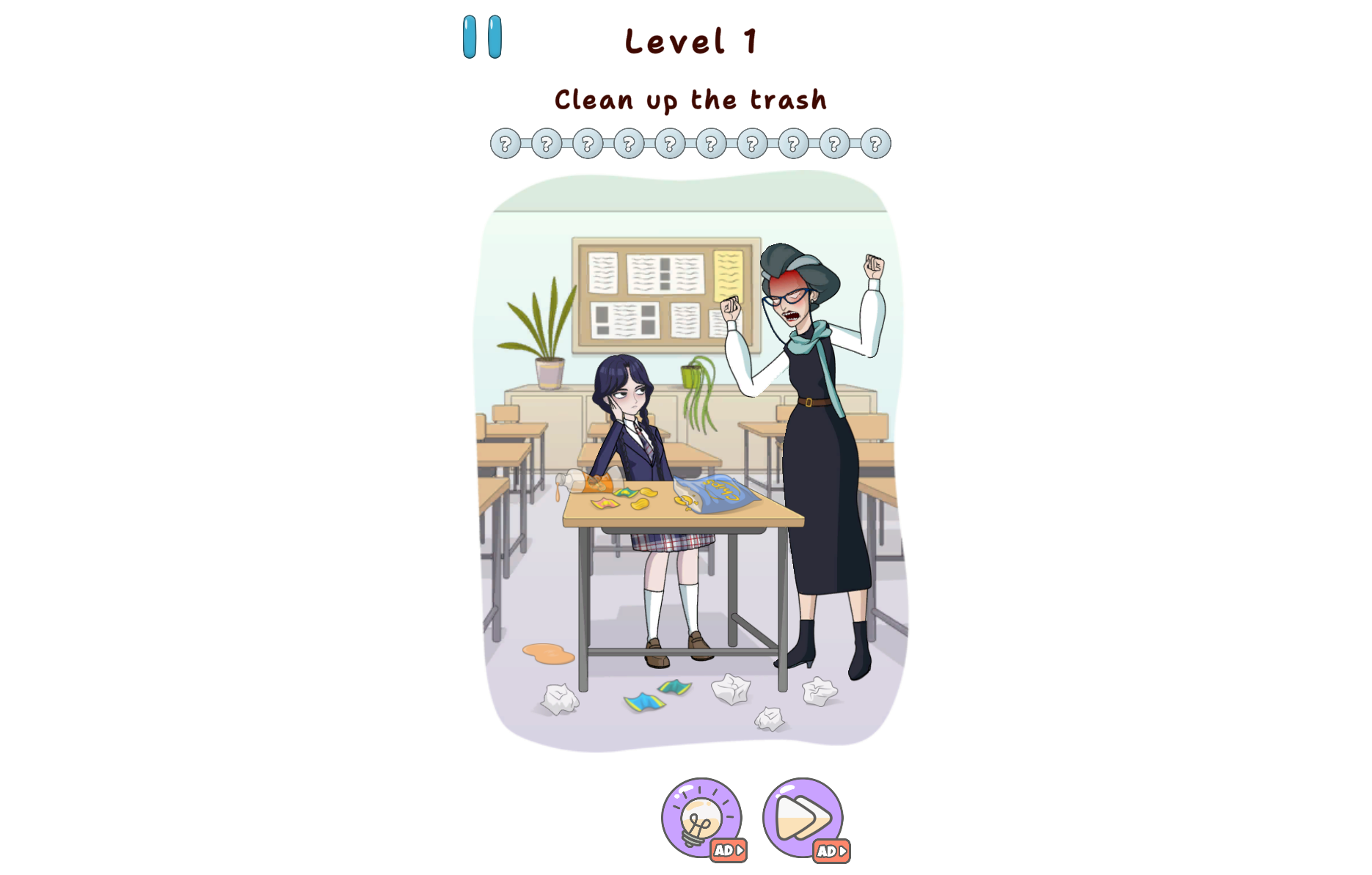Tap the Clean up the trash objective text
Screen dimensions: 1372x875
click(x=690, y=100)
